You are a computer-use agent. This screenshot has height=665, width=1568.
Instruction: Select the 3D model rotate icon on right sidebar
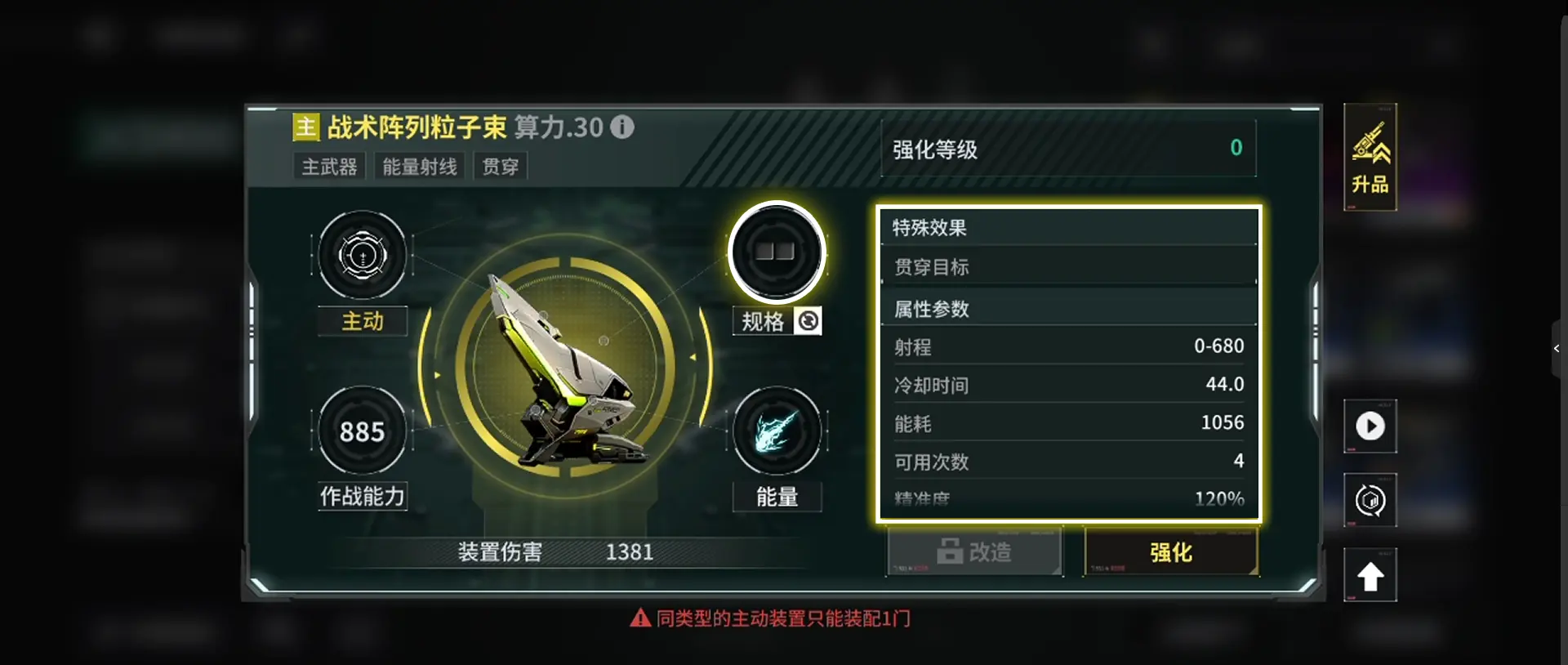click(1370, 500)
